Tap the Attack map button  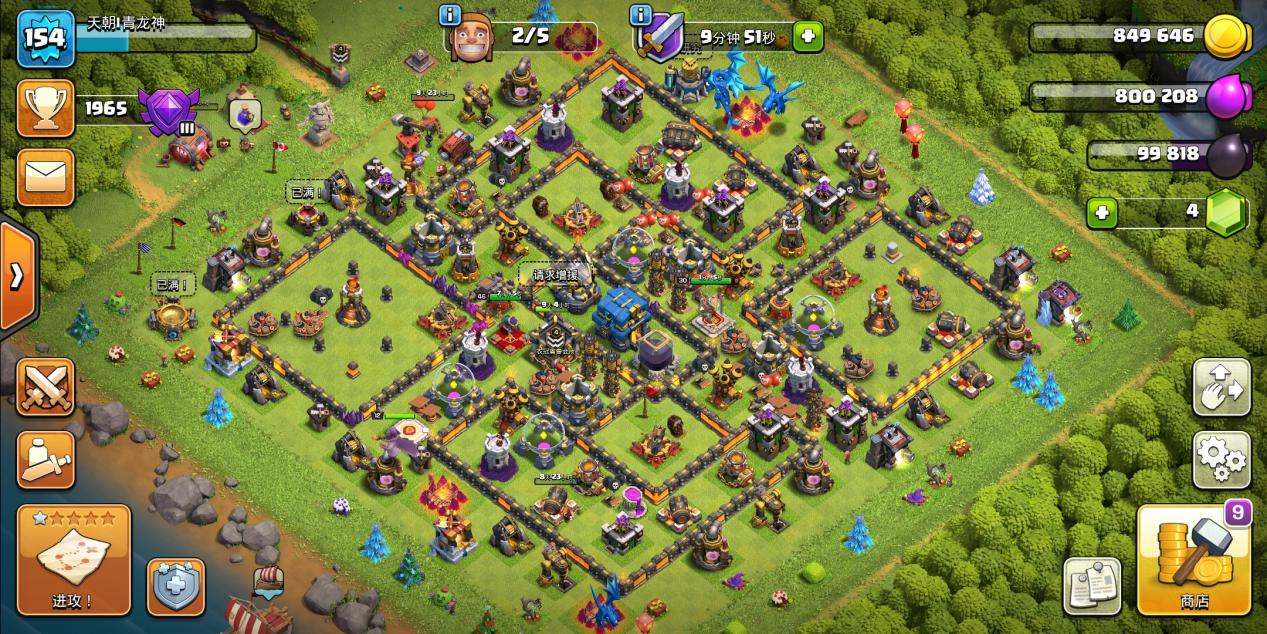point(73,559)
